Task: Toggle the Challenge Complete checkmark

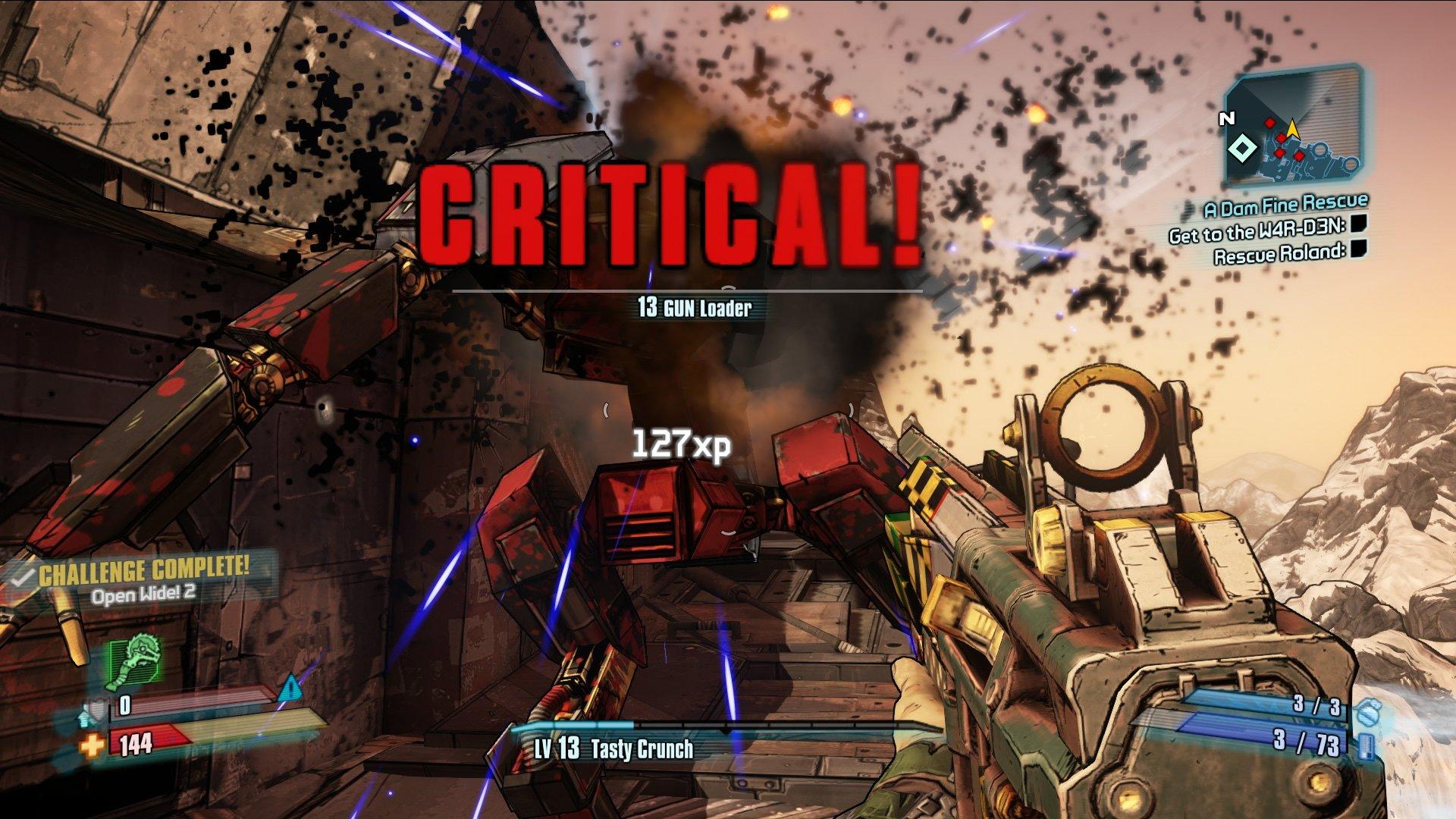Action: pyautogui.click(x=23, y=576)
